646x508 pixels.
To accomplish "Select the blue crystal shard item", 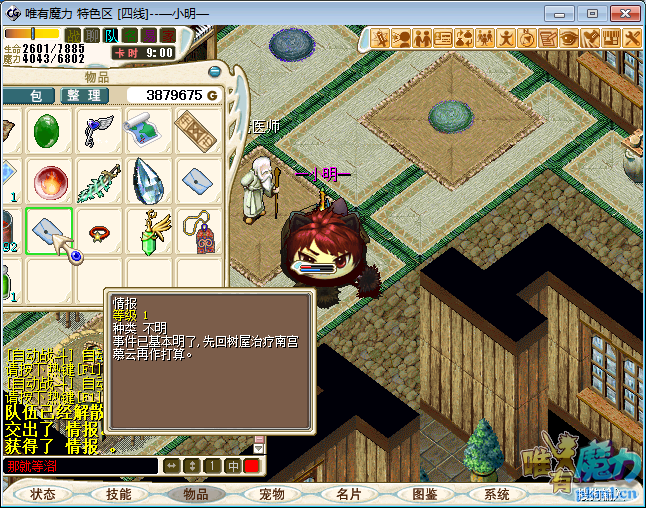I will pos(147,181).
